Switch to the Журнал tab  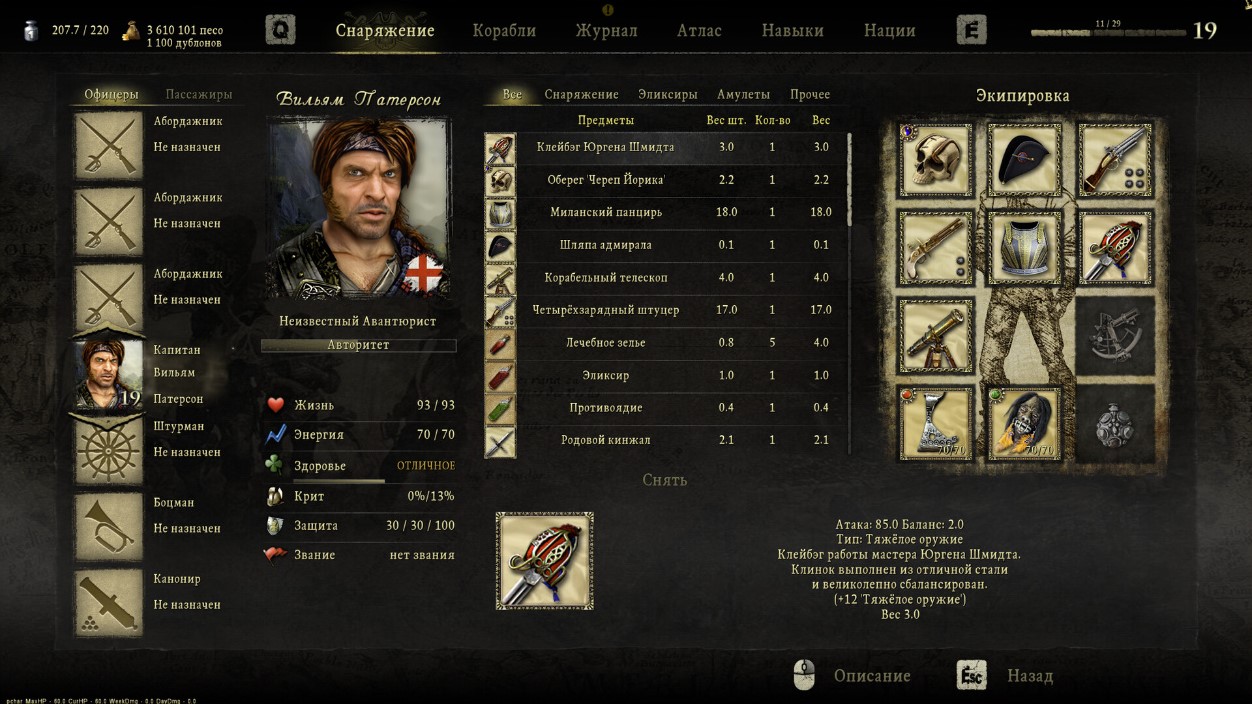pyautogui.click(x=606, y=30)
